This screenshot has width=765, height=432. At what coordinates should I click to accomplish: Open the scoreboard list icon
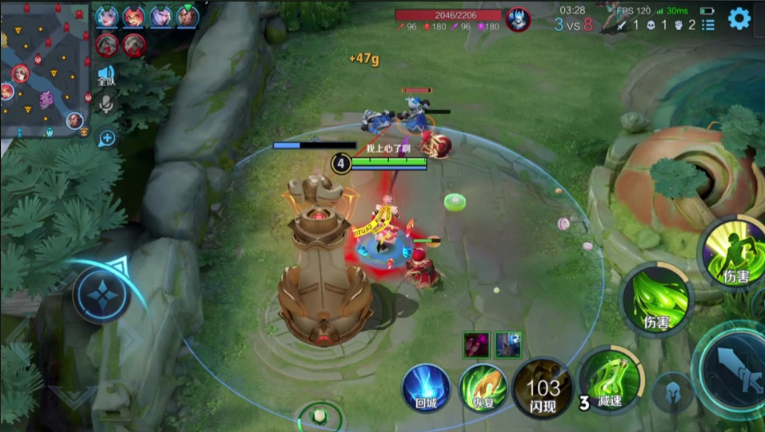pos(708,24)
